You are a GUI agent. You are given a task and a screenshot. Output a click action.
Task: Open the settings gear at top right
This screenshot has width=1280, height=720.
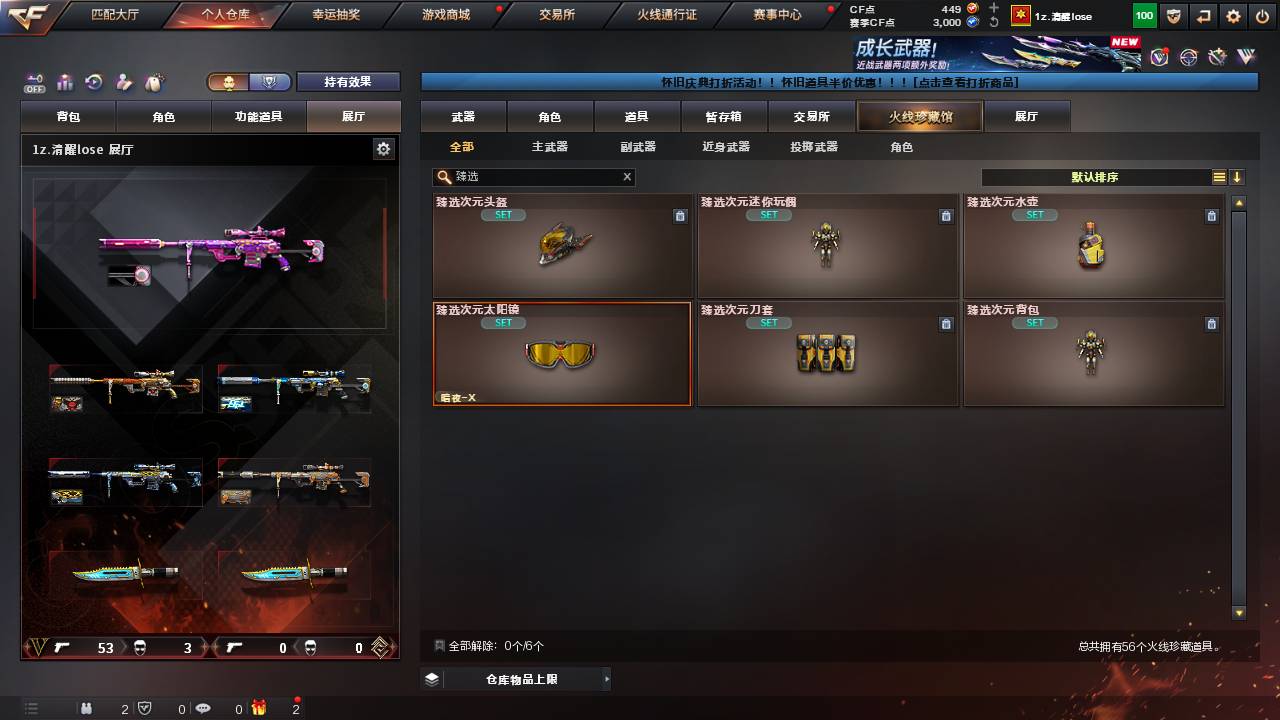1233,16
